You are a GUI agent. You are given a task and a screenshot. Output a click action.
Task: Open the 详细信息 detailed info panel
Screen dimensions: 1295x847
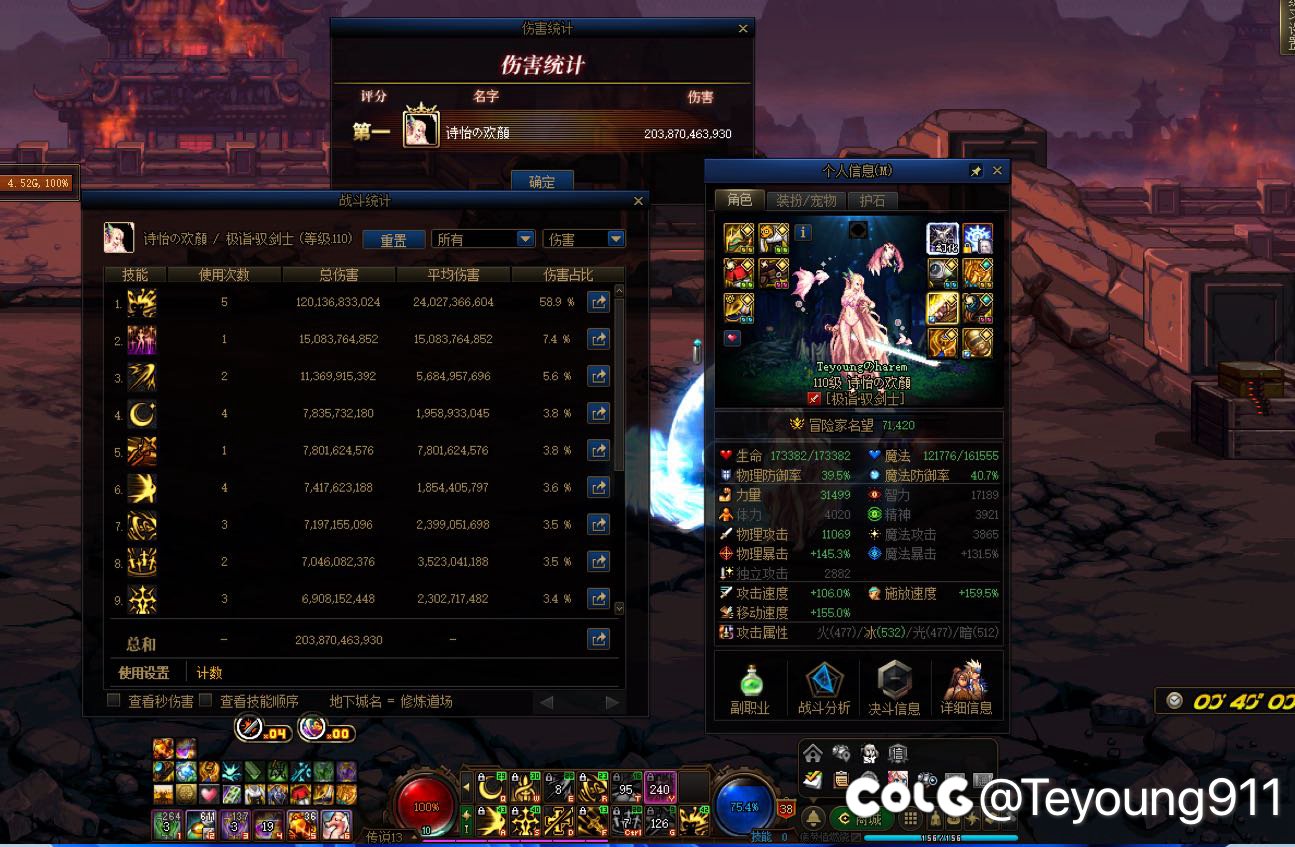[966, 690]
